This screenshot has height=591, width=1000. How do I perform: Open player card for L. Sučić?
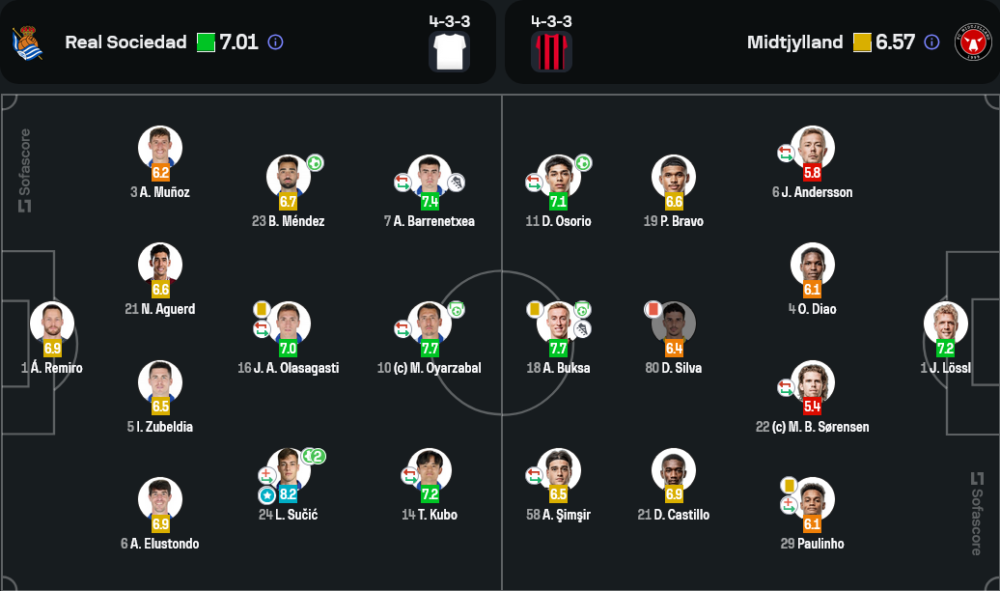[288, 470]
